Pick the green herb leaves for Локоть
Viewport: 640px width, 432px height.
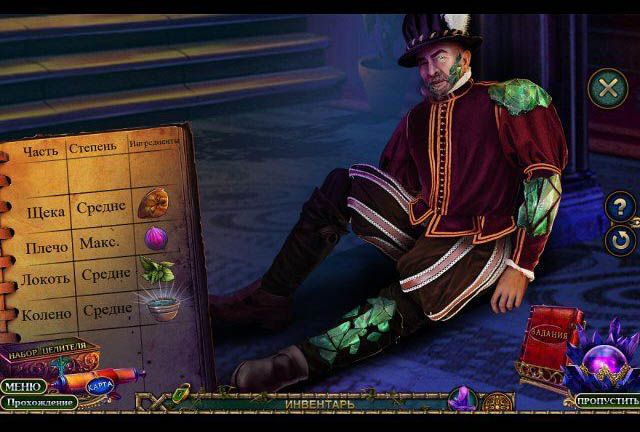point(155,270)
